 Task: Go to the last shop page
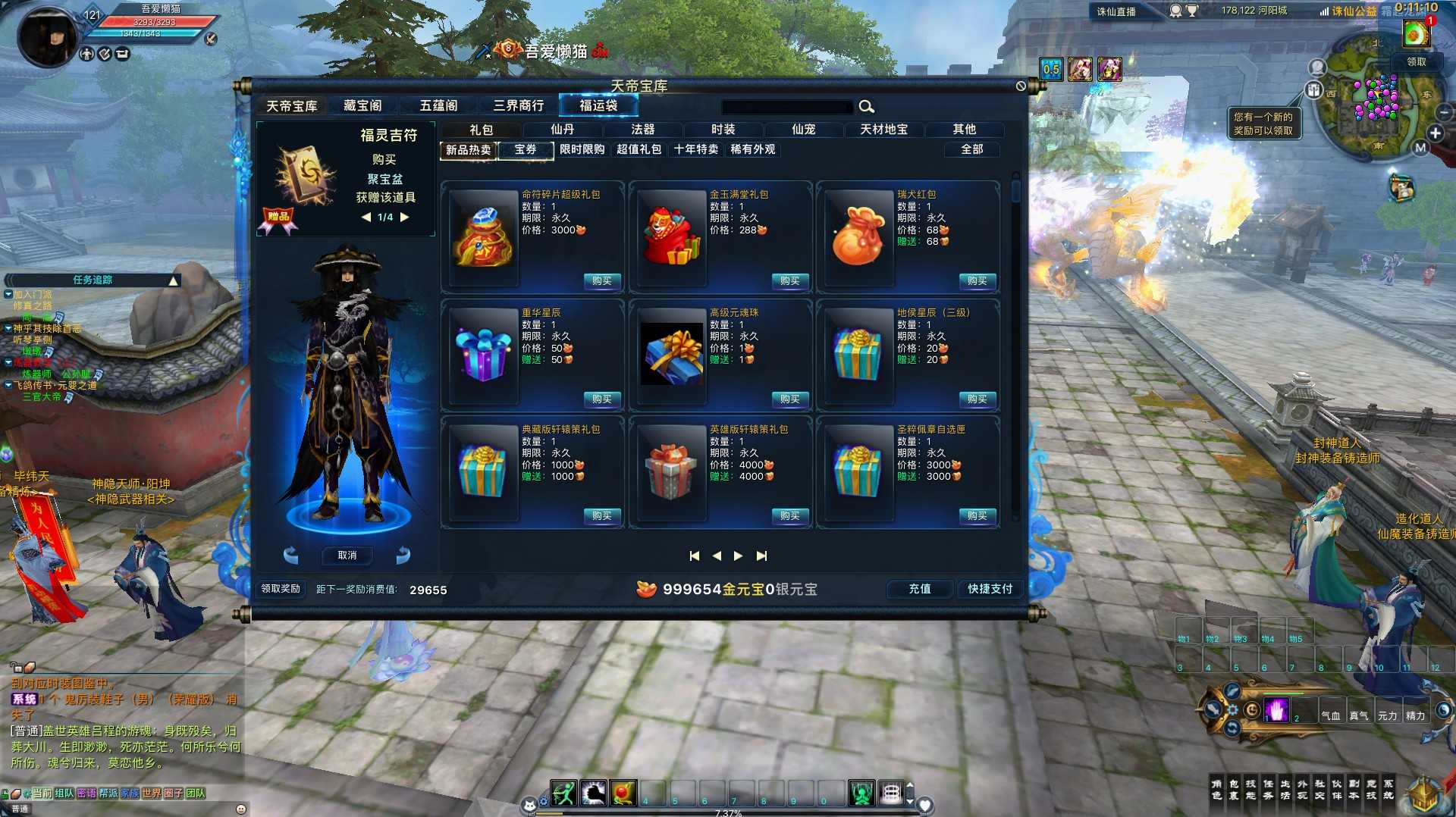[761, 556]
